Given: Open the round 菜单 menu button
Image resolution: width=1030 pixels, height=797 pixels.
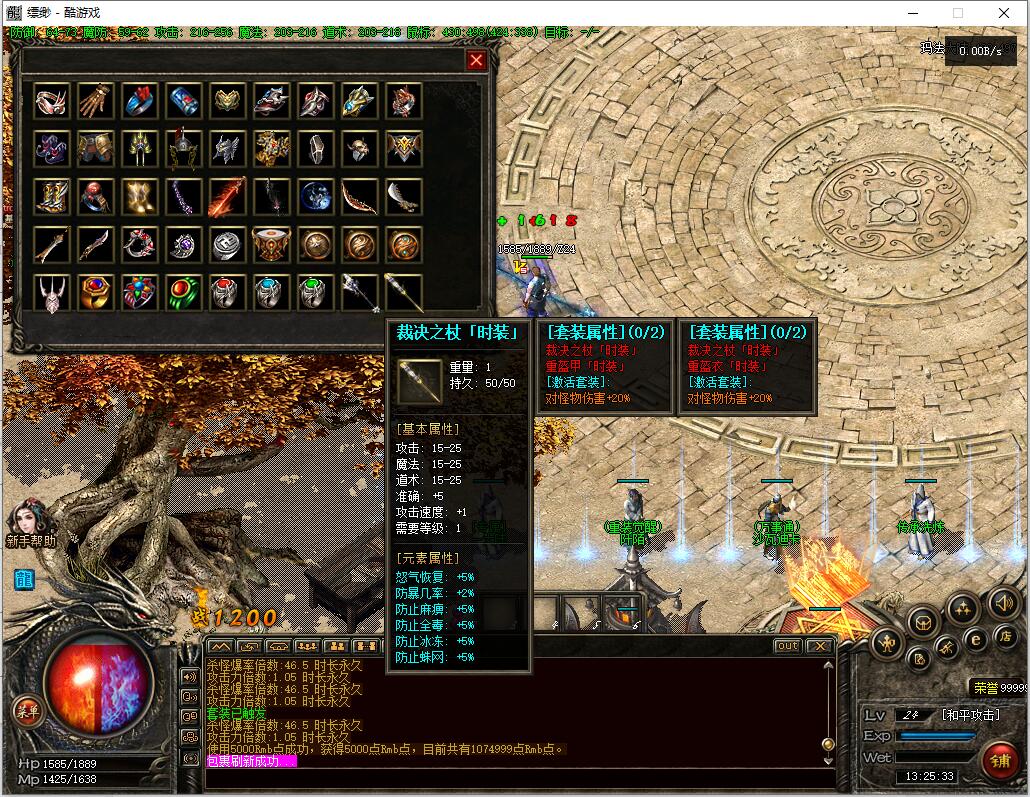Looking at the screenshot, I should 27,711.
